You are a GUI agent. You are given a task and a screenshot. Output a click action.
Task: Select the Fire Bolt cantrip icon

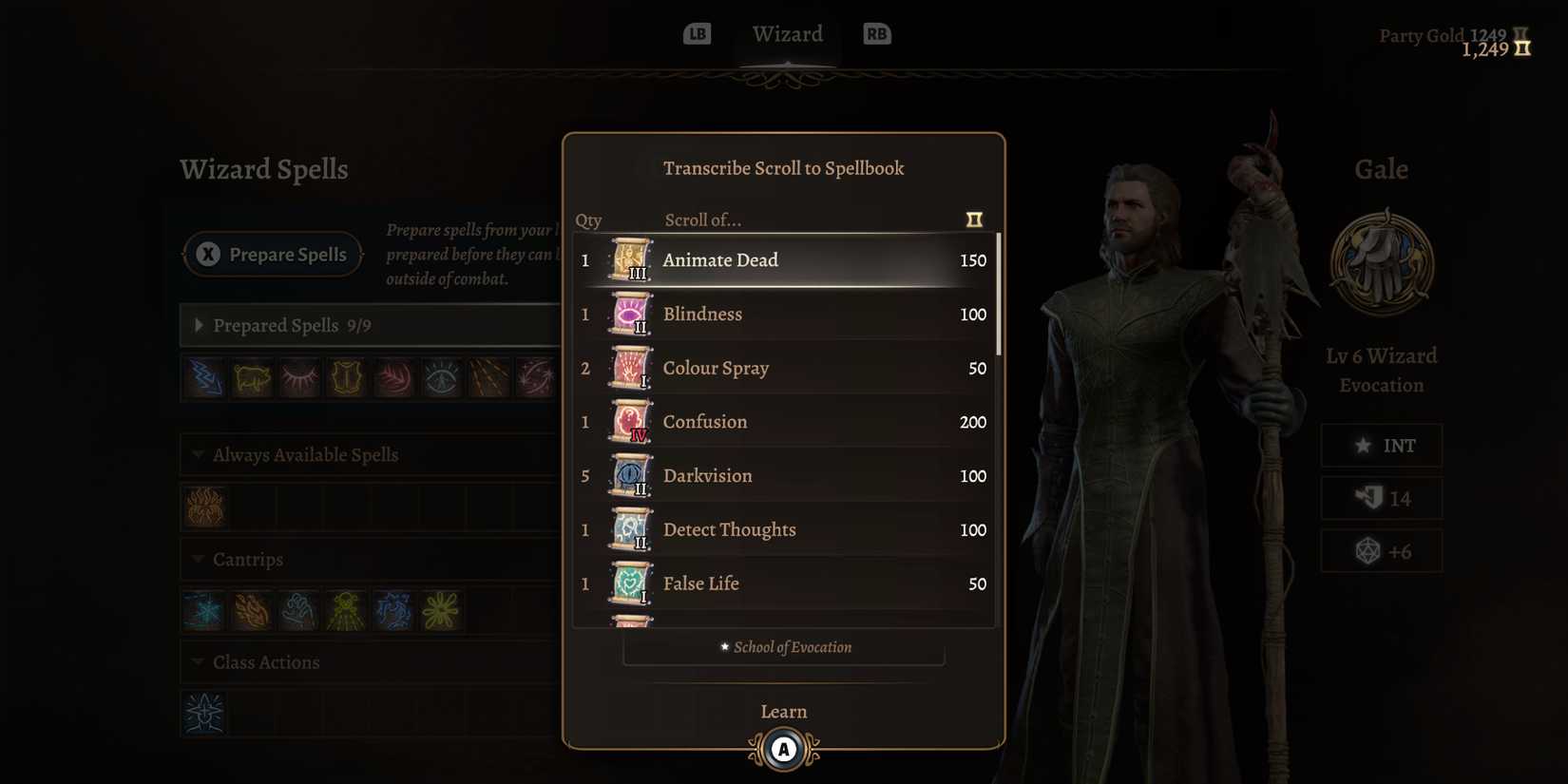click(x=251, y=611)
